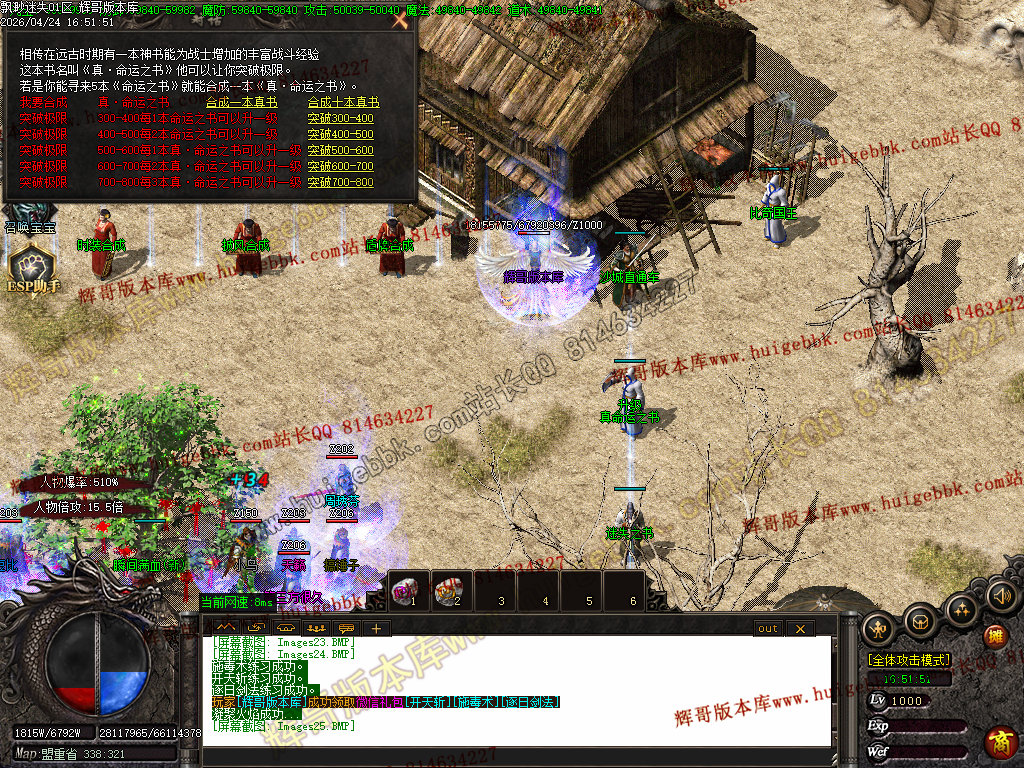This screenshot has height=768, width=1024.
Task: Open the 摊 stall button
Action: tap(995, 636)
